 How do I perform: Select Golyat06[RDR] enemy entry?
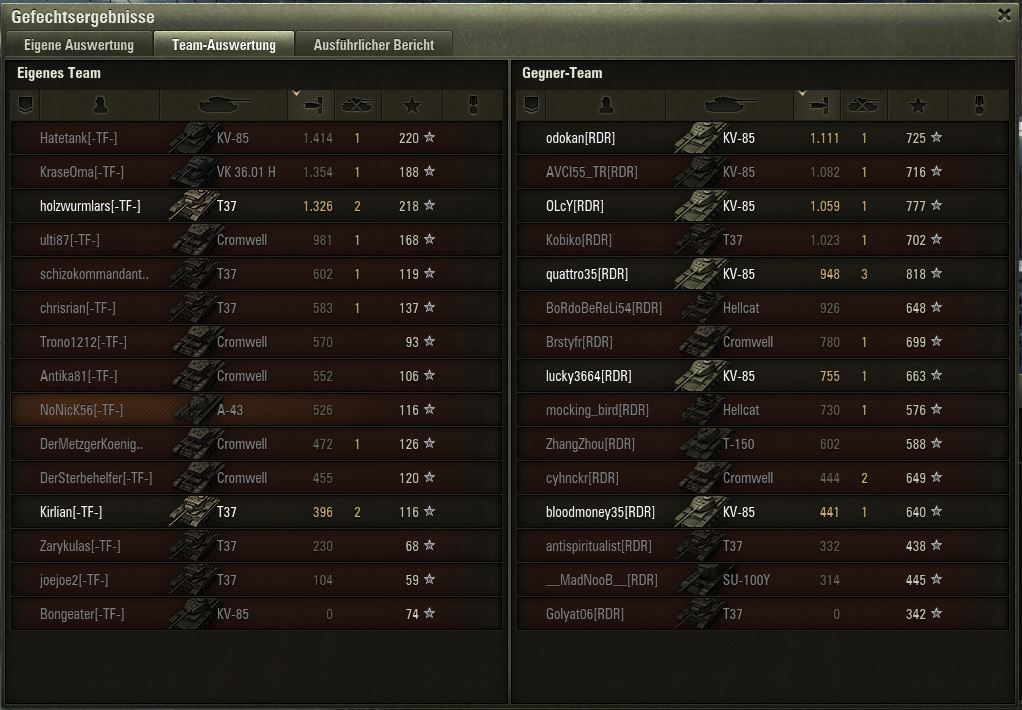762,614
